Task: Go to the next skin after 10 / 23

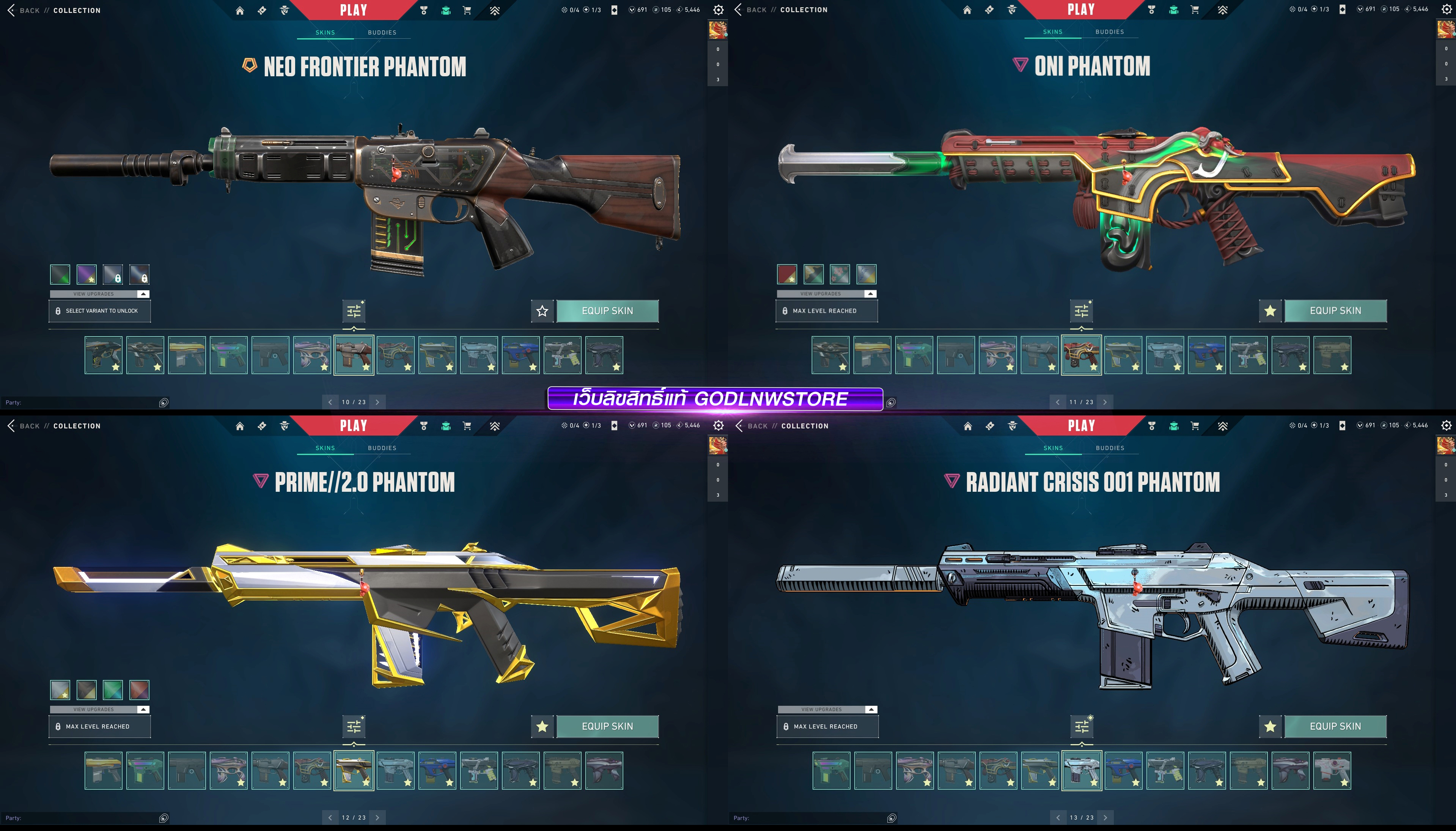Action: tap(377, 402)
